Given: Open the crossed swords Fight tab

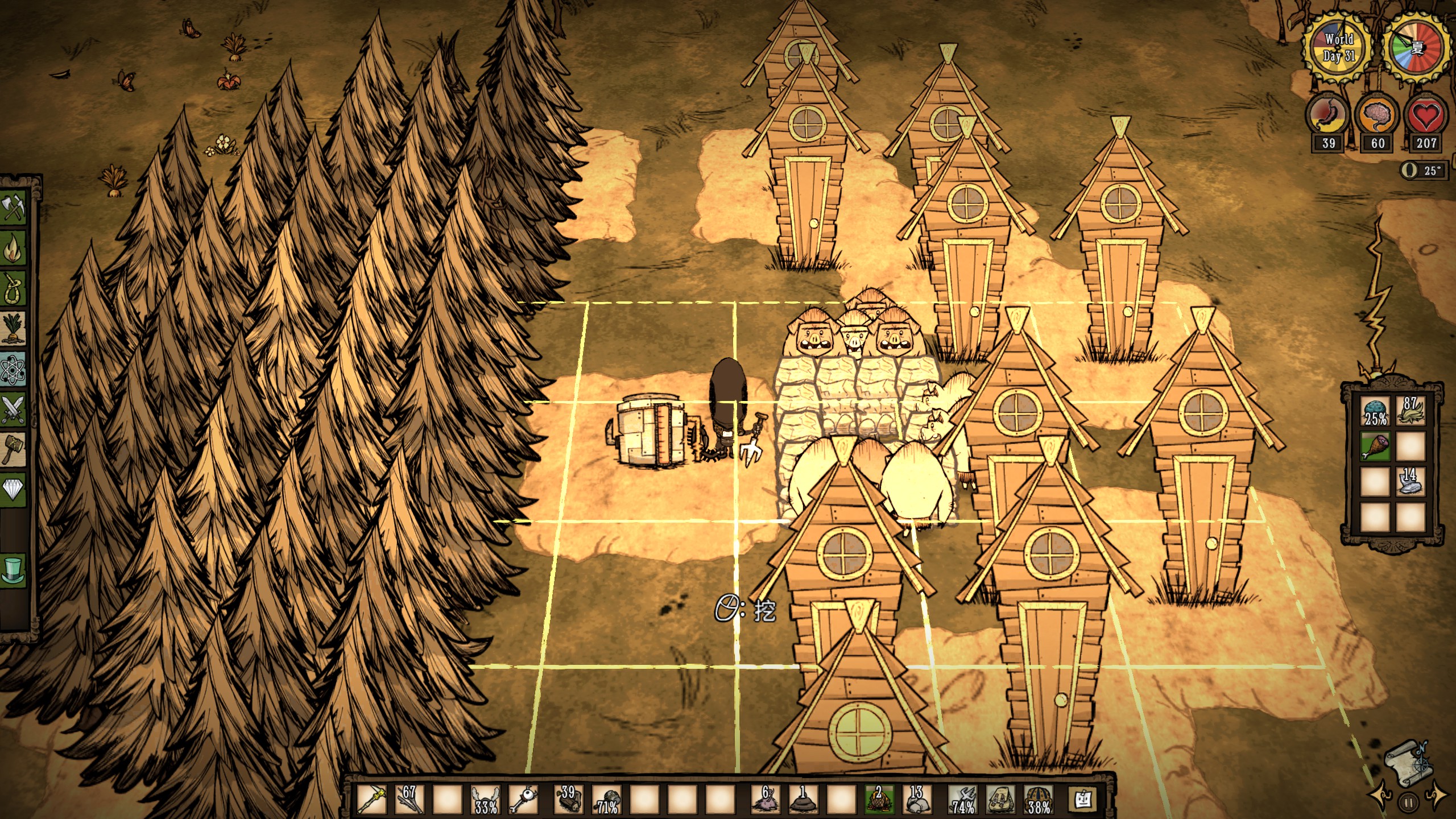Looking at the screenshot, I should (x=14, y=409).
